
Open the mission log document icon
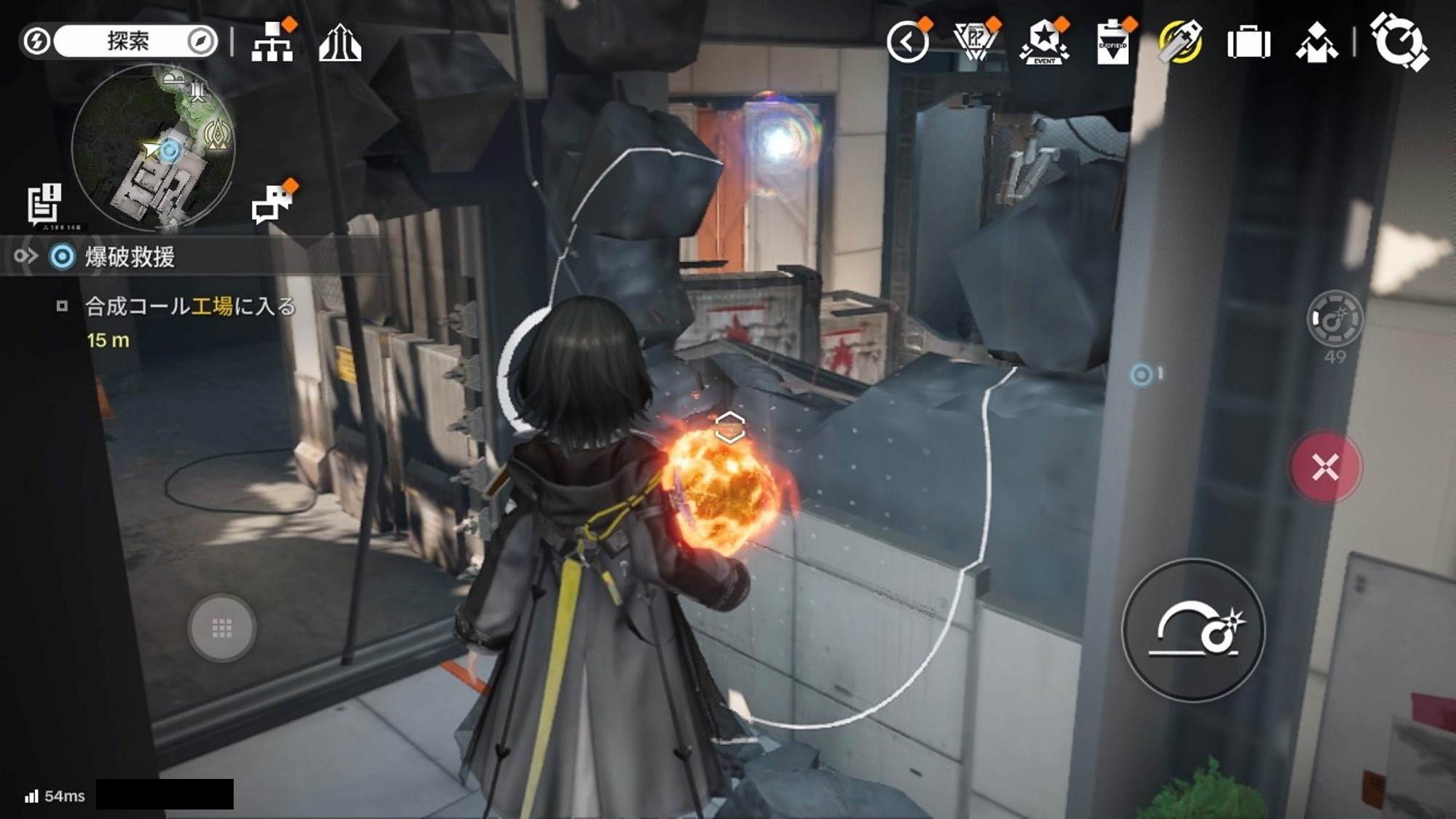pyautogui.click(x=44, y=203)
